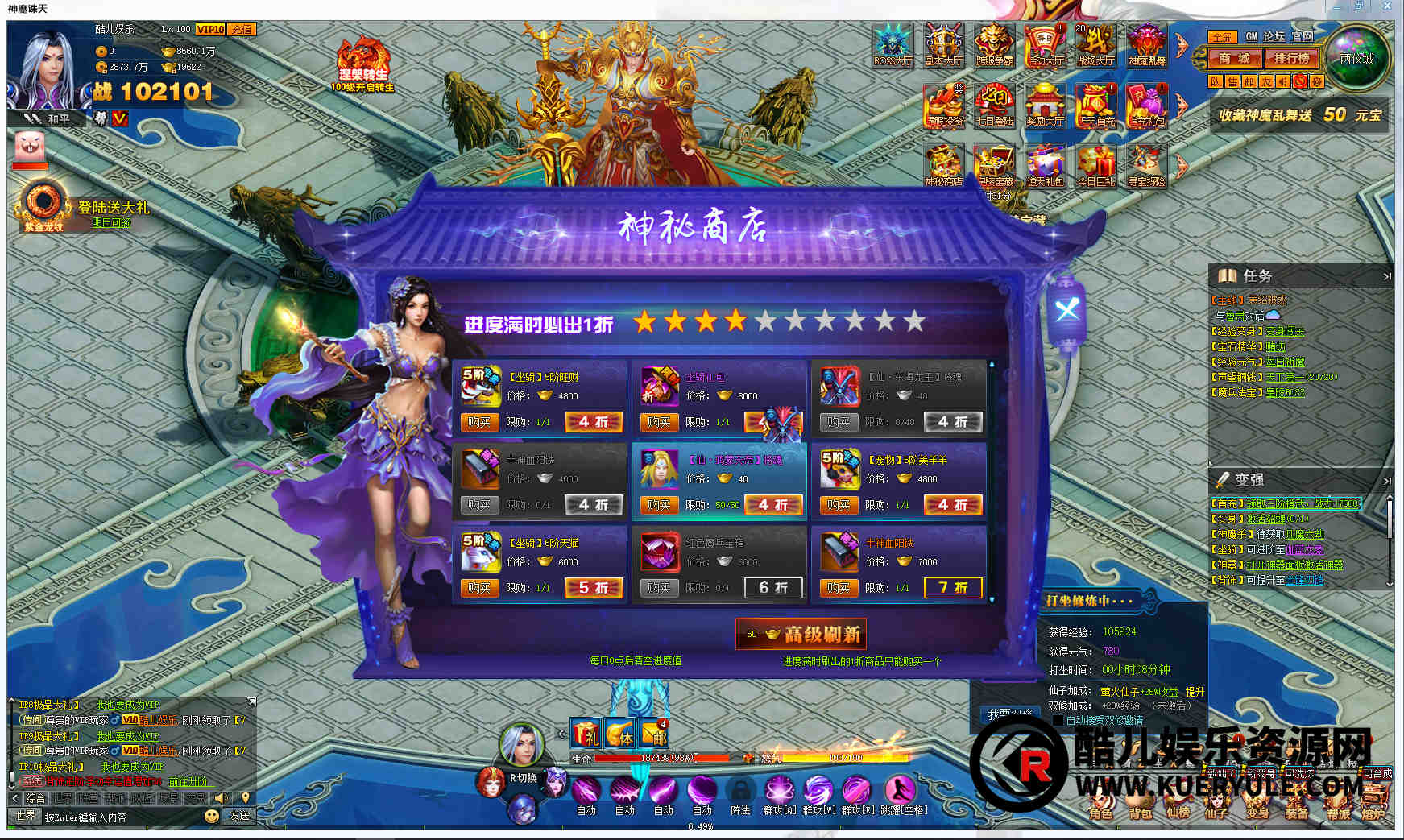Click the chat message input field
Screen dimensions: 1404x840
click(121, 817)
